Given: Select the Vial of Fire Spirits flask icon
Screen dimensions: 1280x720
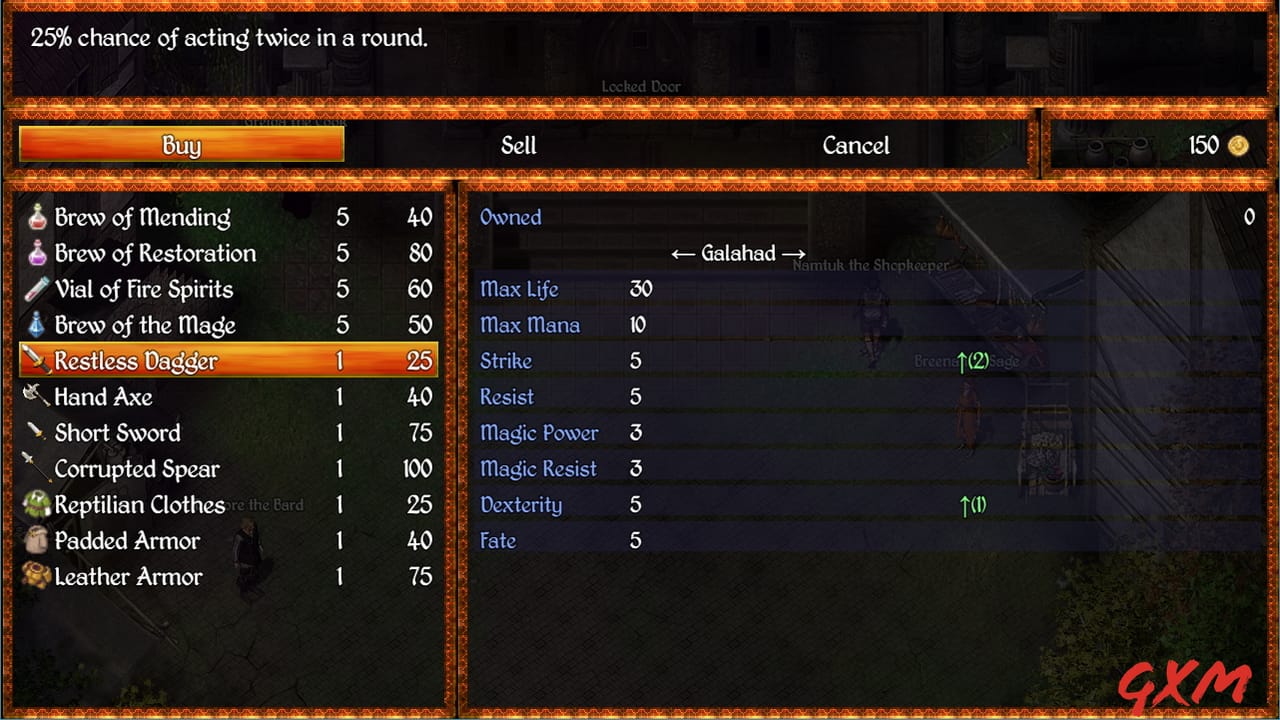Looking at the screenshot, I should pyautogui.click(x=35, y=289).
